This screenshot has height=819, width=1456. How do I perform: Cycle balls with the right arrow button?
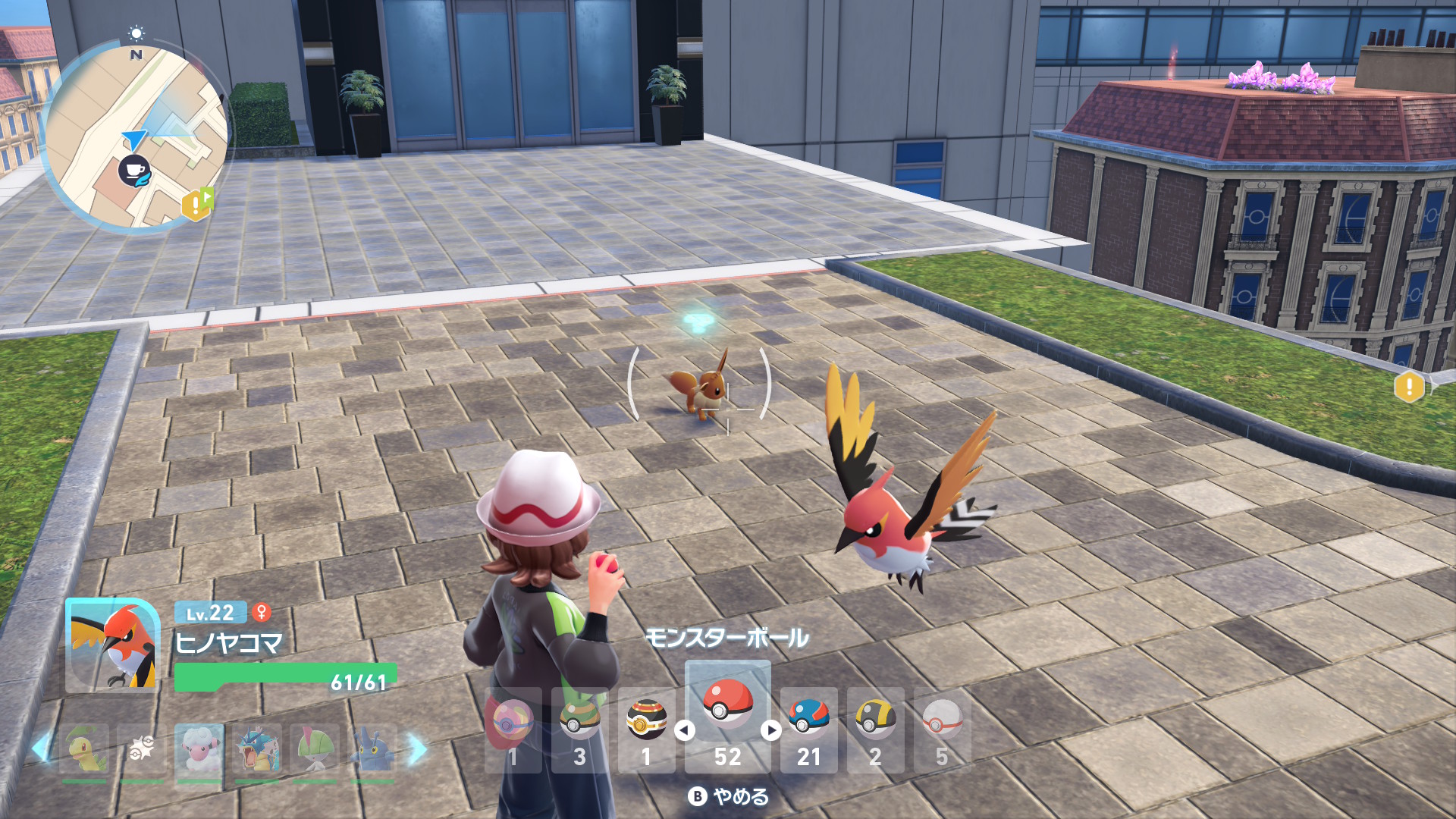click(771, 730)
